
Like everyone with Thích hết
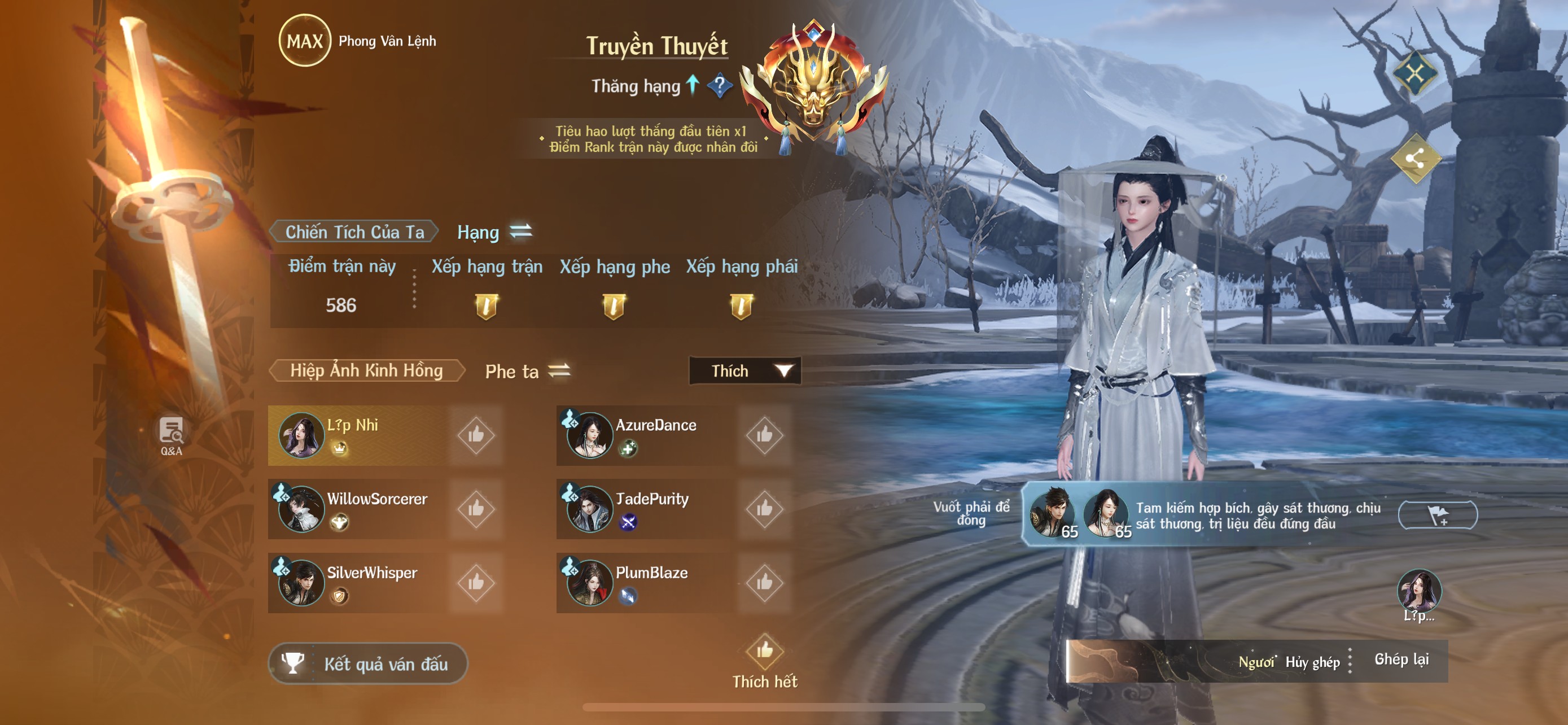tap(764, 660)
